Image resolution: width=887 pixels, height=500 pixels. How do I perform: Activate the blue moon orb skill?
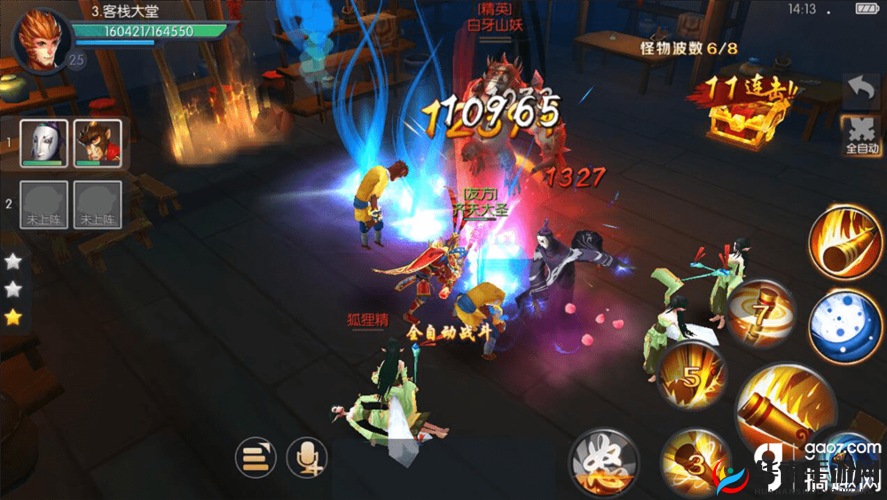[x=845, y=324]
